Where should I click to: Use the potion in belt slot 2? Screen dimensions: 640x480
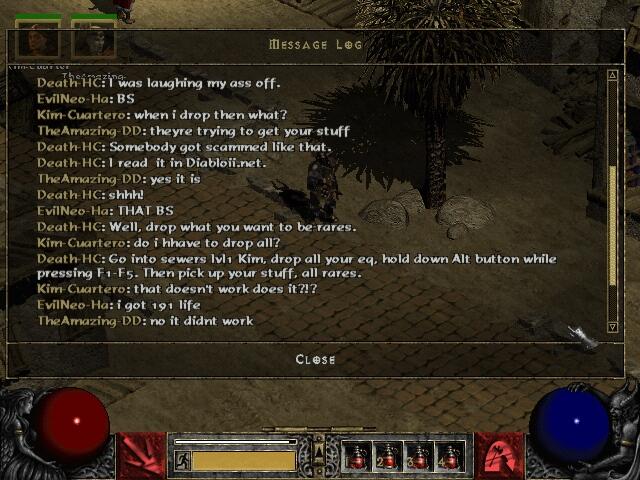point(388,457)
